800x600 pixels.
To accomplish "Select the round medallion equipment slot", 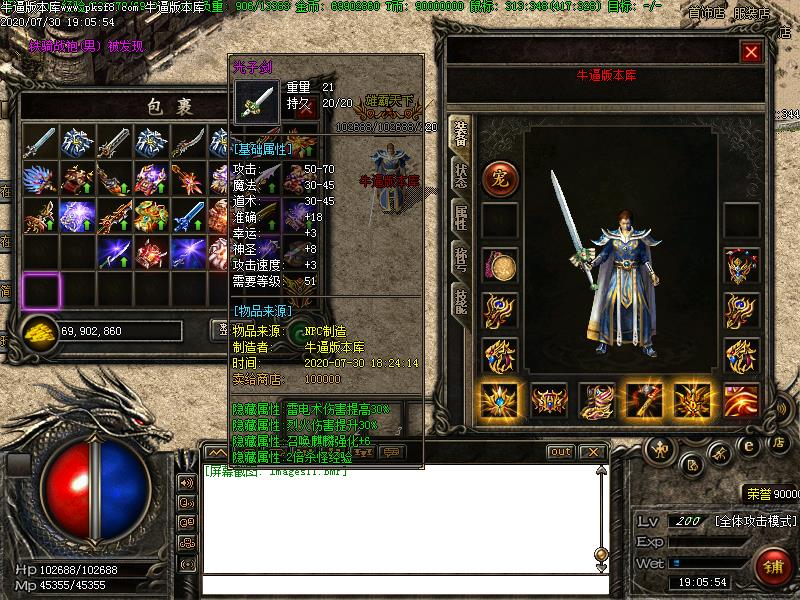I will pos(499,266).
